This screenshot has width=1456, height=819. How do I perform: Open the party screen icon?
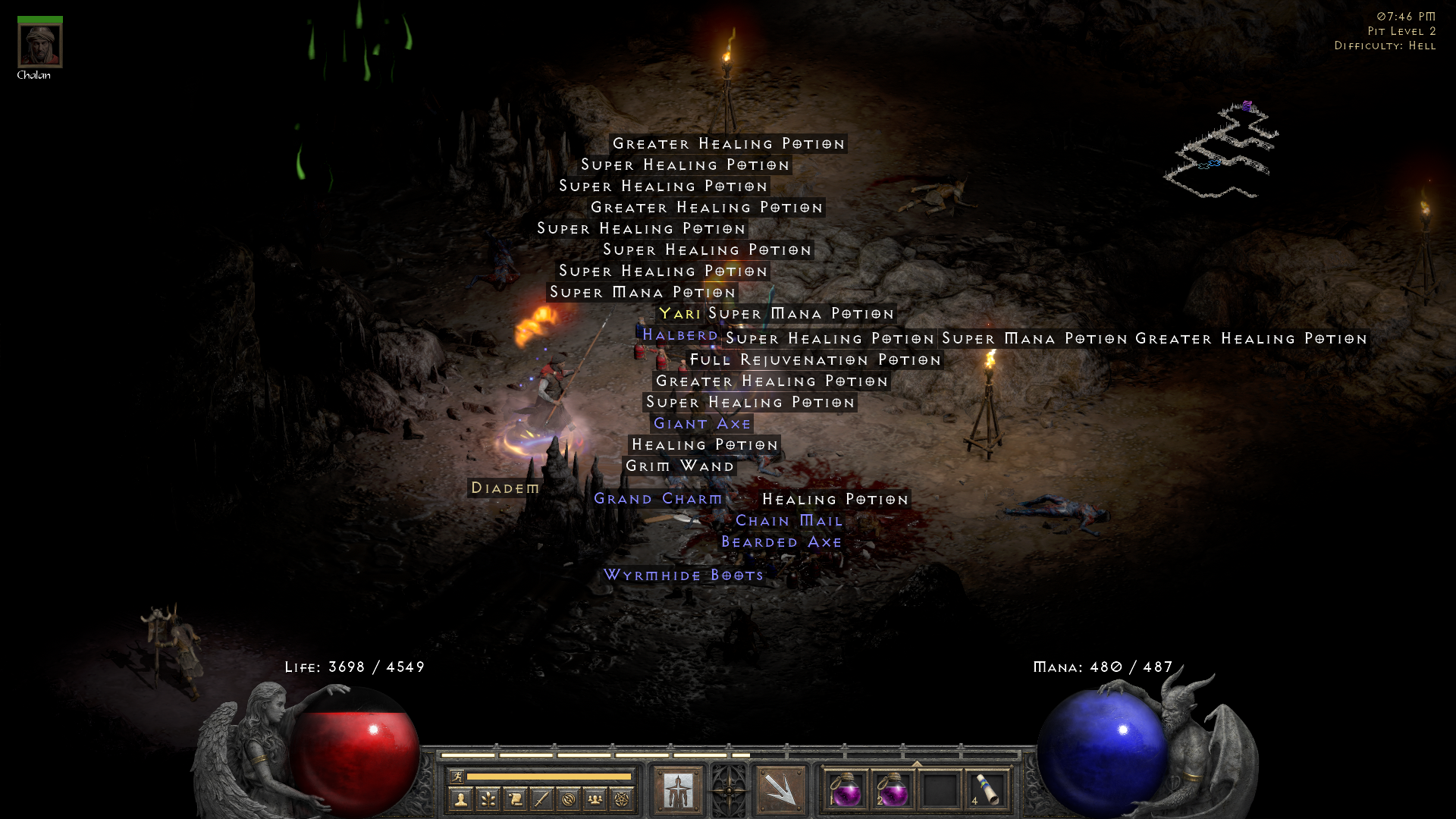595,799
